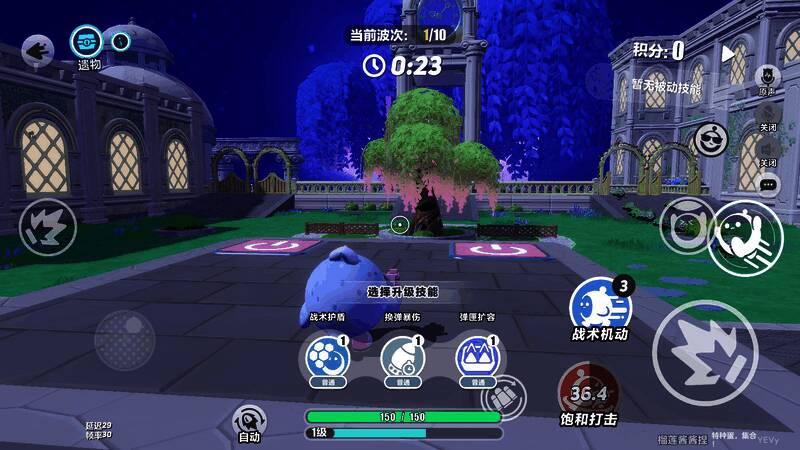Tap the back arrow button

[38, 49]
